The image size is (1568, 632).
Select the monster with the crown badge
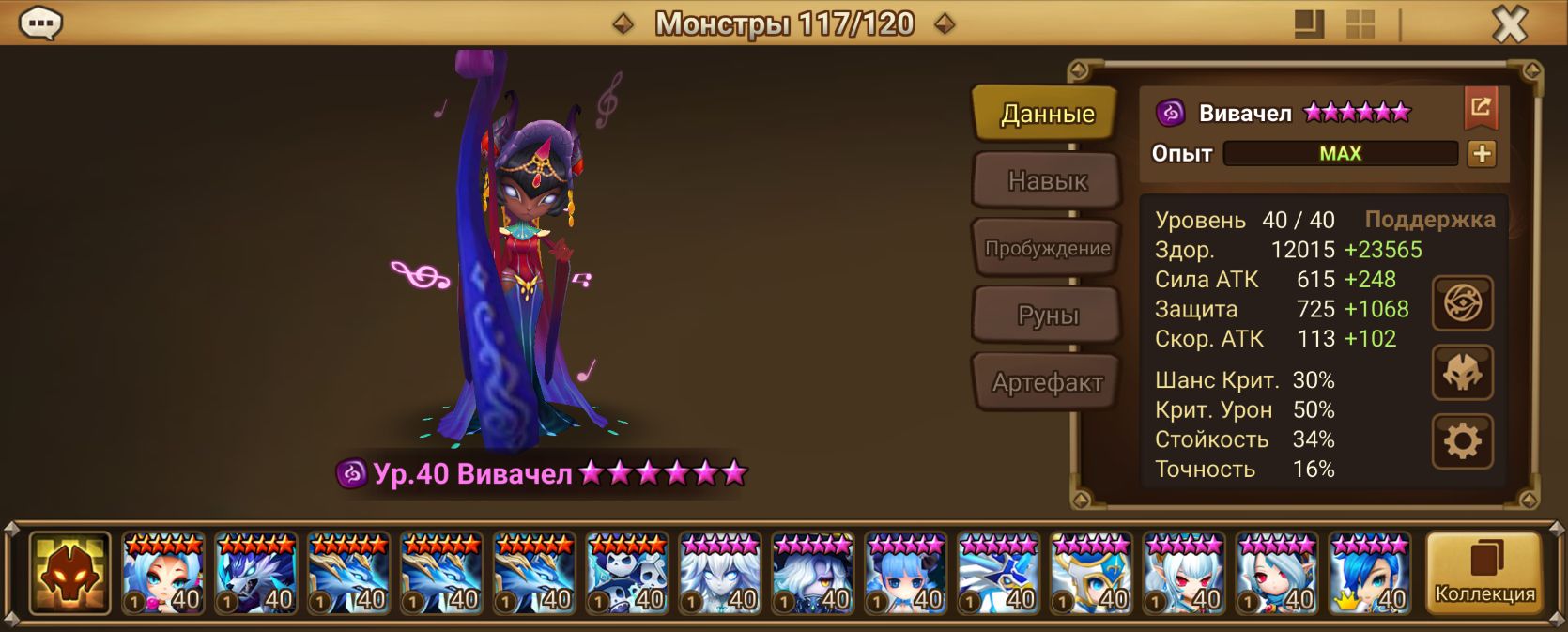[x=1370, y=573]
